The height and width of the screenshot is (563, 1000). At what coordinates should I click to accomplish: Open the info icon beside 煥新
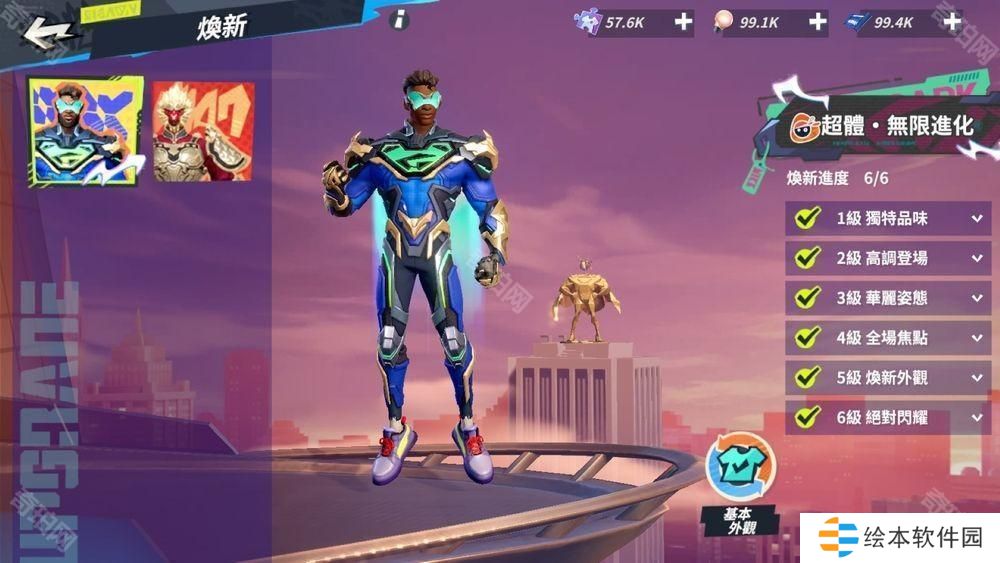[x=399, y=19]
